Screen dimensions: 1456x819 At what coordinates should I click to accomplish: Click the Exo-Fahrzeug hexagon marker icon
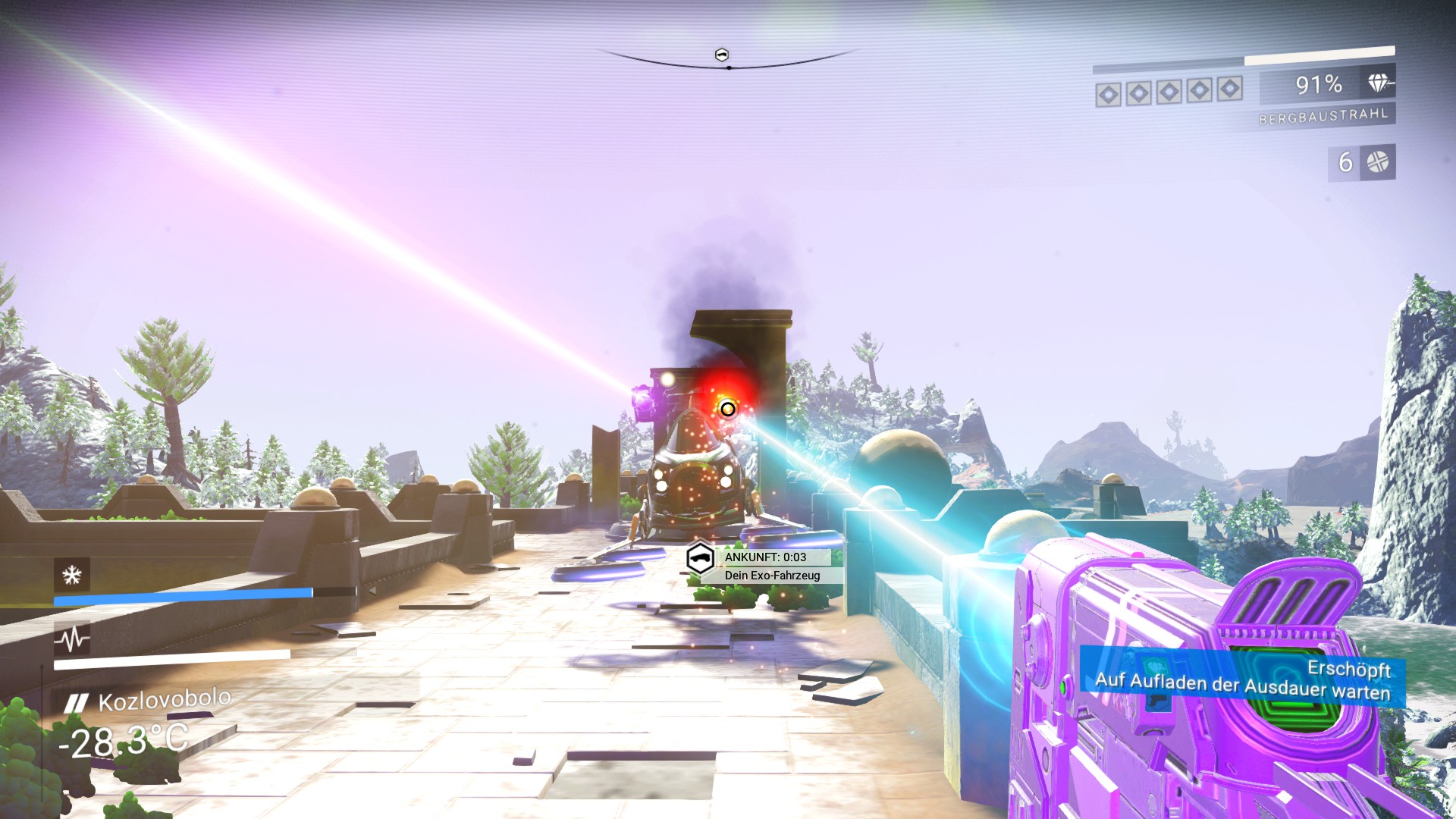pos(700,559)
